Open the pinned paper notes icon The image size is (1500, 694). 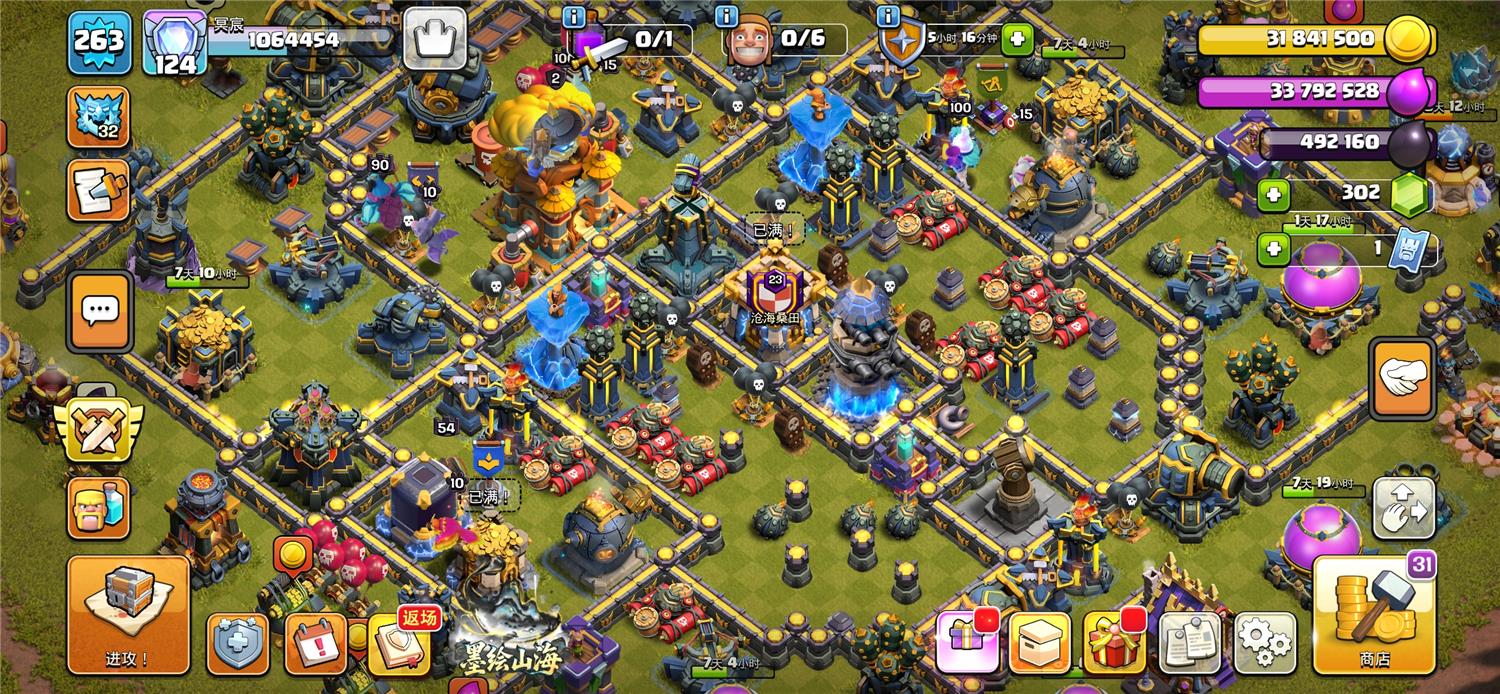pyautogui.click(x=1189, y=642)
